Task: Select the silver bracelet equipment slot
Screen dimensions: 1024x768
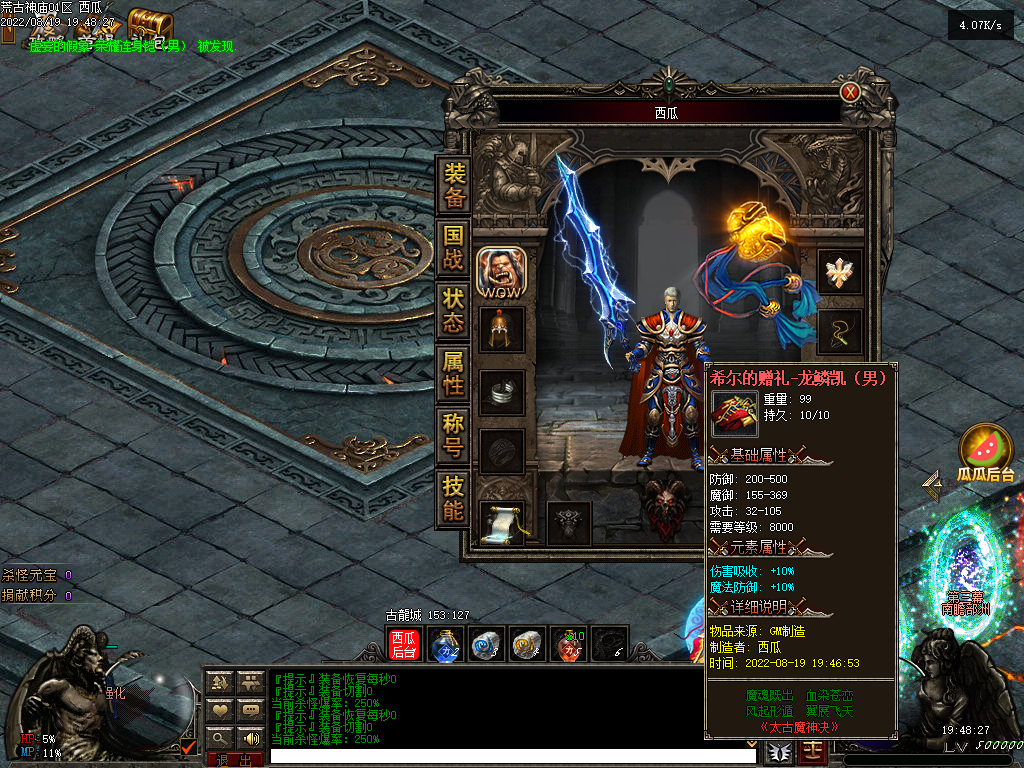Action: pos(501,392)
